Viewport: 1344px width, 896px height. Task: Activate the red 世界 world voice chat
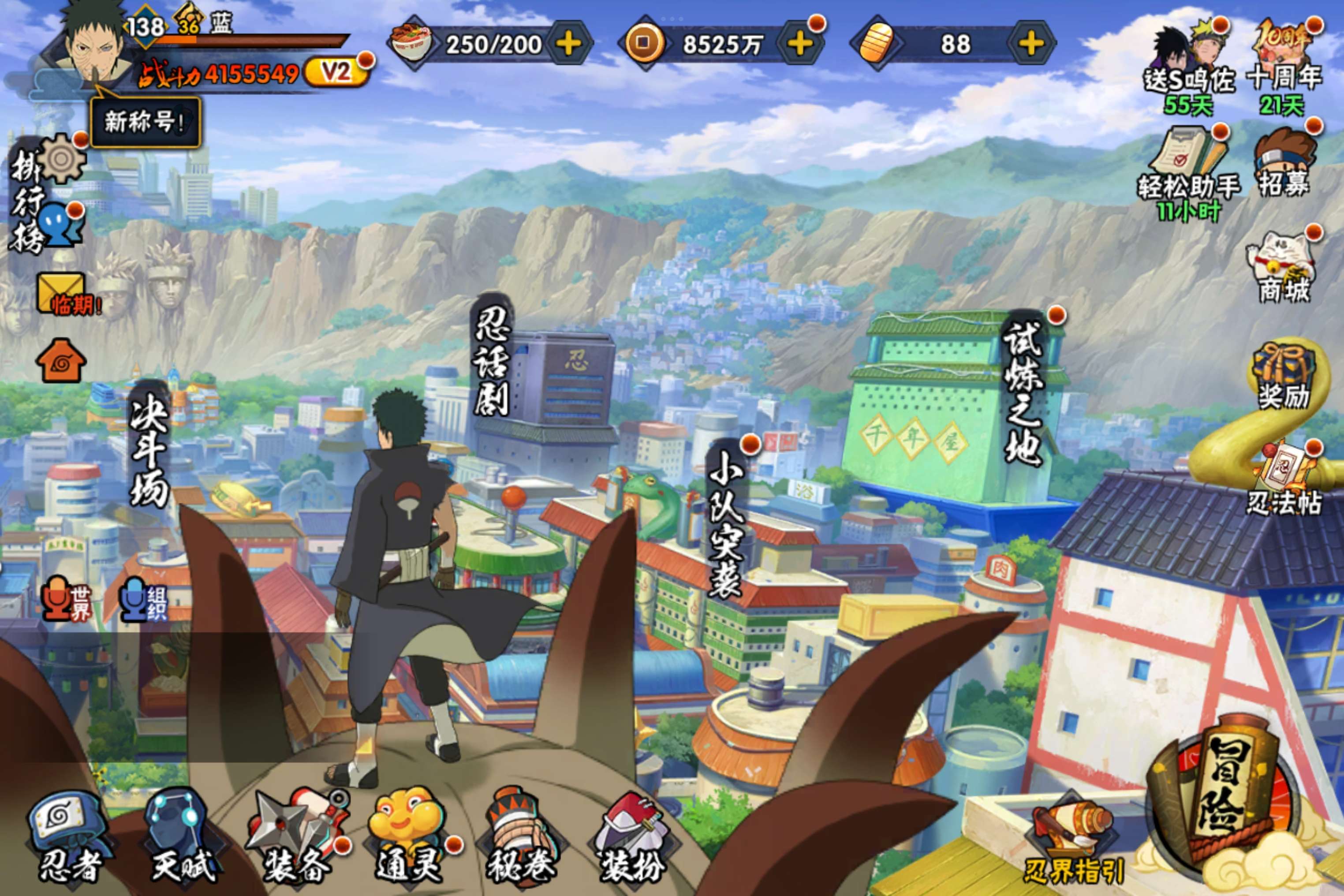[66, 600]
